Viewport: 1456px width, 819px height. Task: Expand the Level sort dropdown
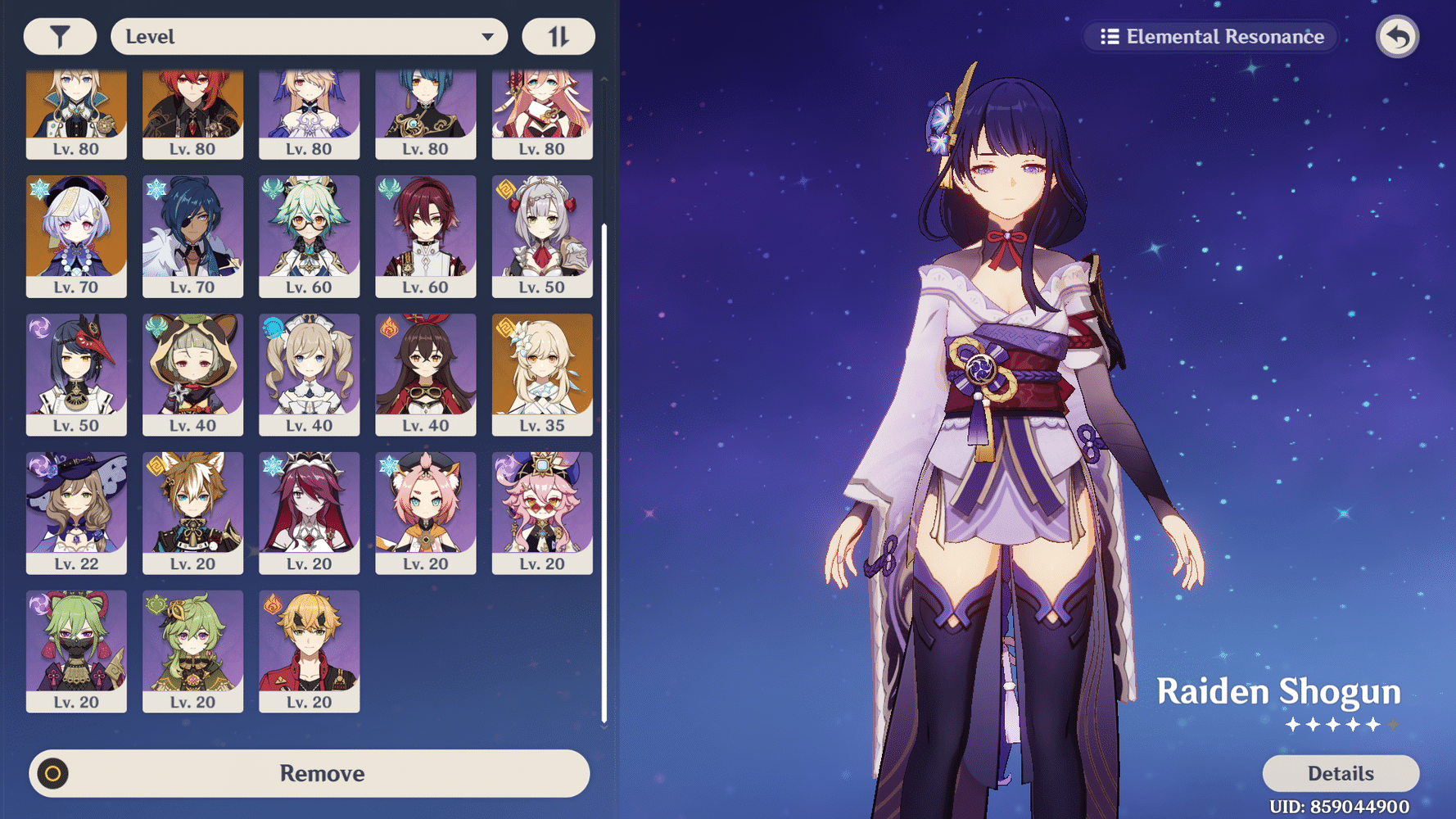[309, 37]
